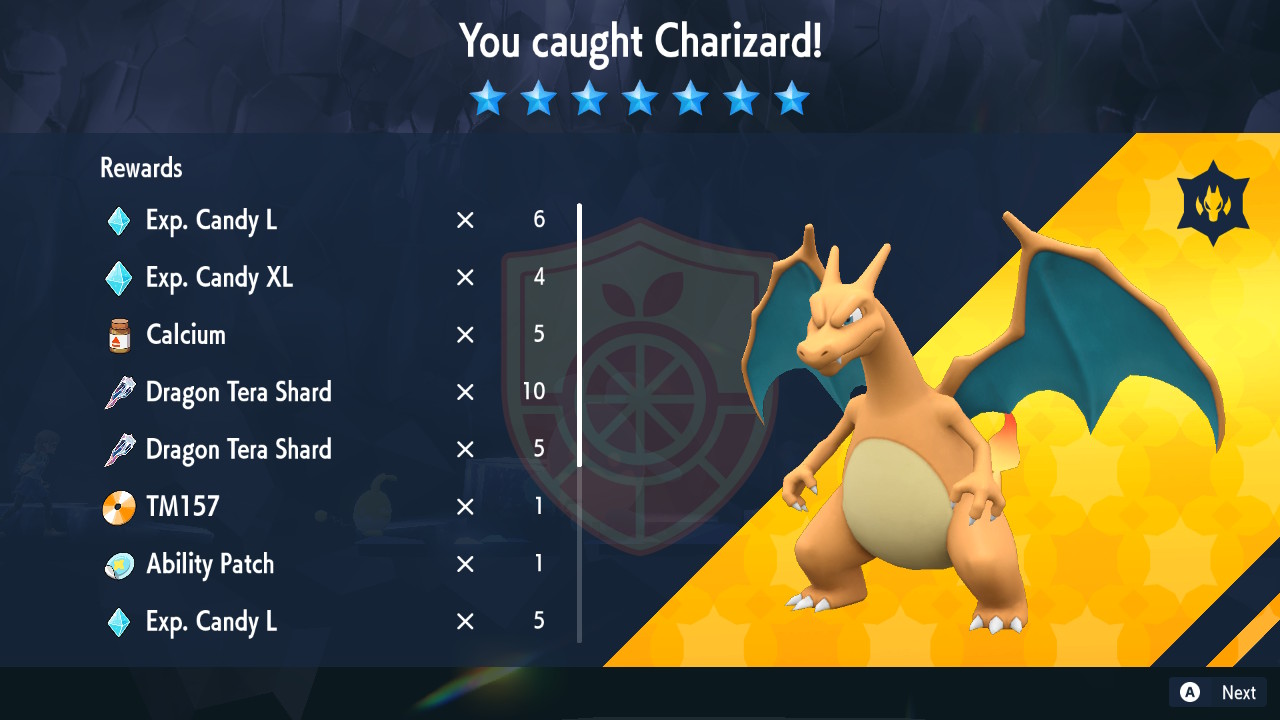Select the first difficulty star

[488, 98]
